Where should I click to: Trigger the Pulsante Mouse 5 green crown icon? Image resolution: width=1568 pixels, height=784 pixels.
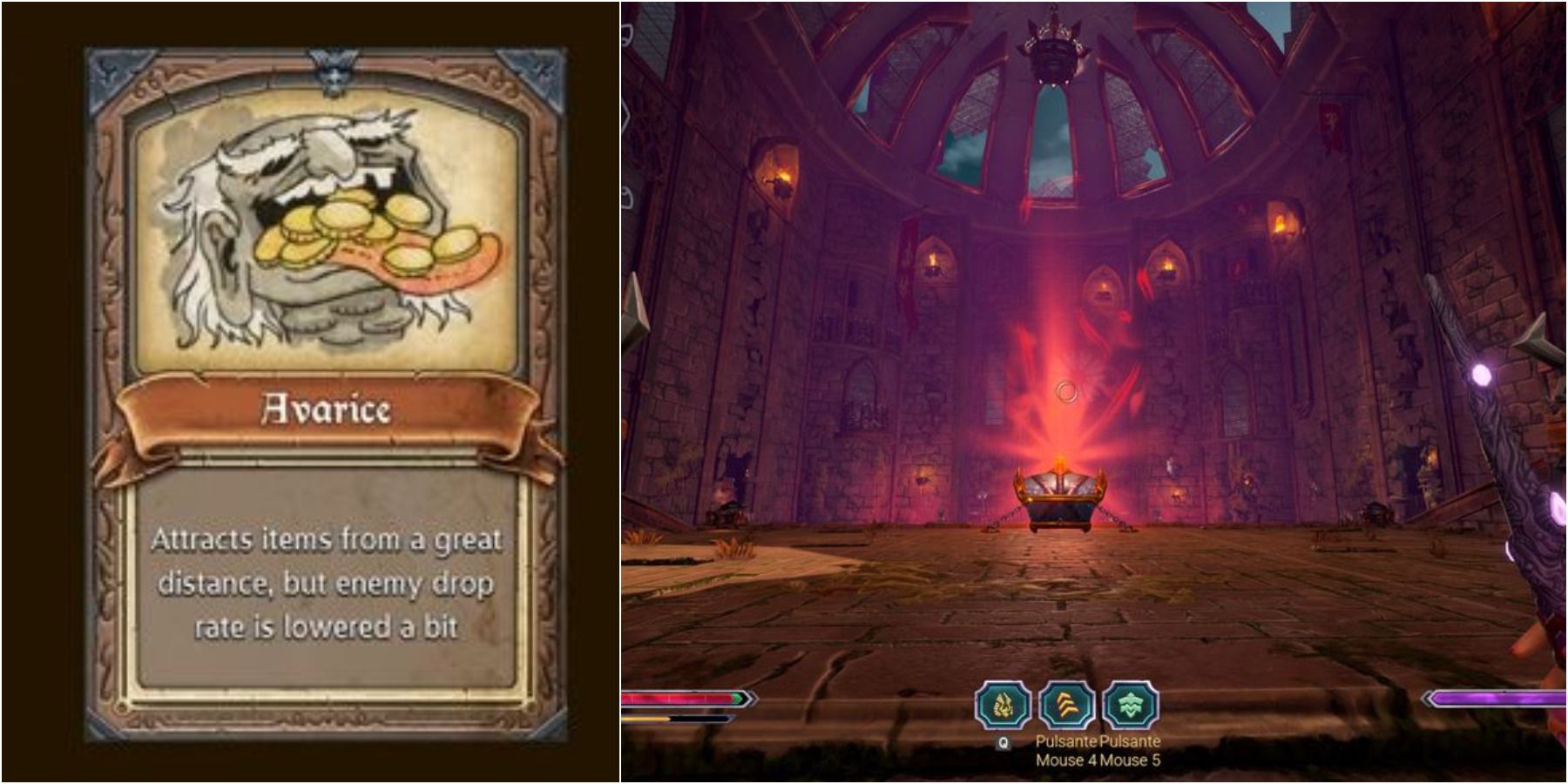[1130, 704]
